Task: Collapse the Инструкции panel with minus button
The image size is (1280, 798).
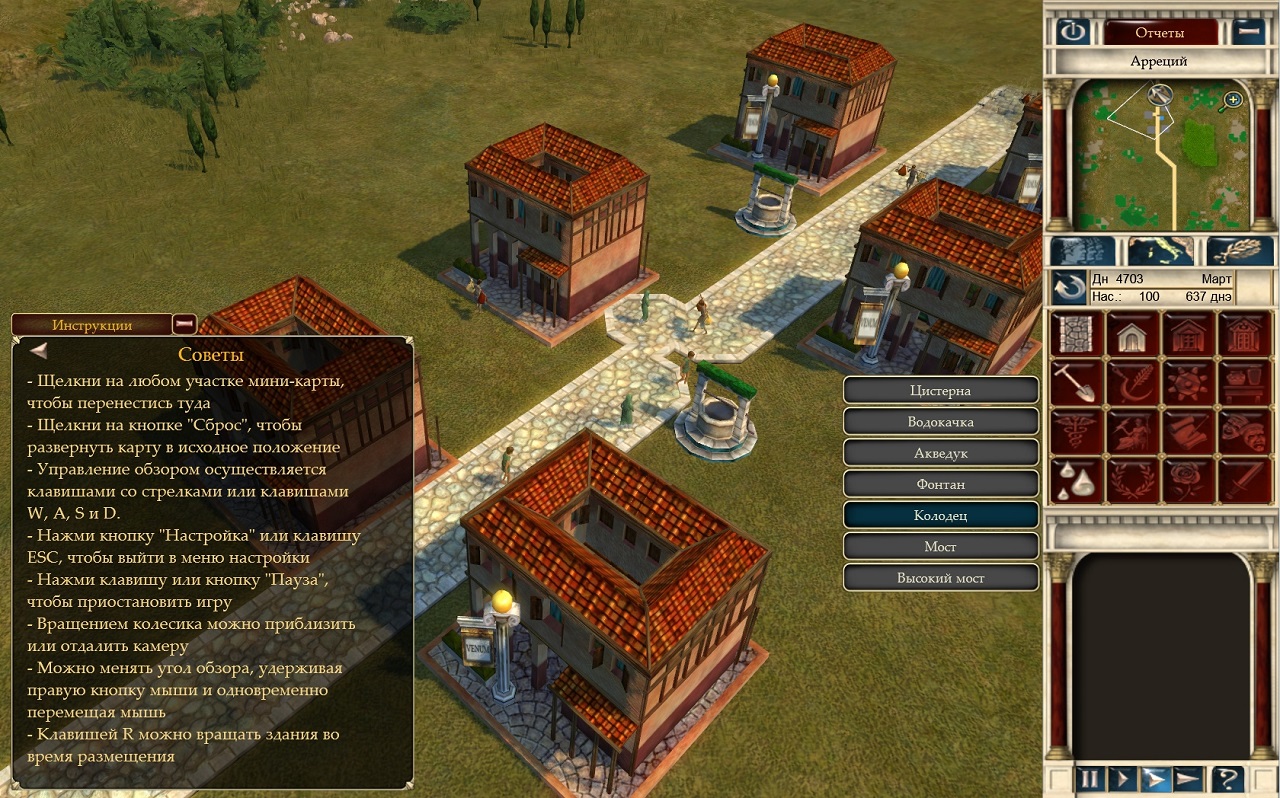Action: click(x=184, y=324)
